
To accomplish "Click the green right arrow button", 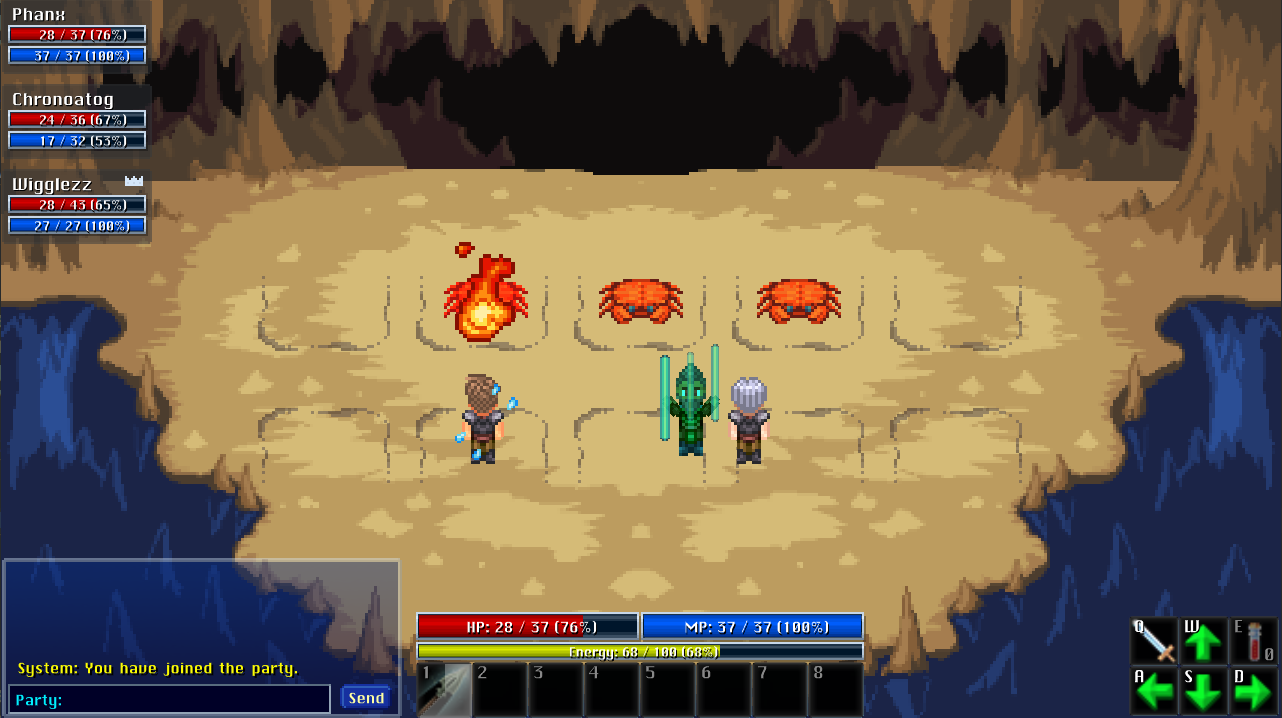I will tap(1254, 690).
